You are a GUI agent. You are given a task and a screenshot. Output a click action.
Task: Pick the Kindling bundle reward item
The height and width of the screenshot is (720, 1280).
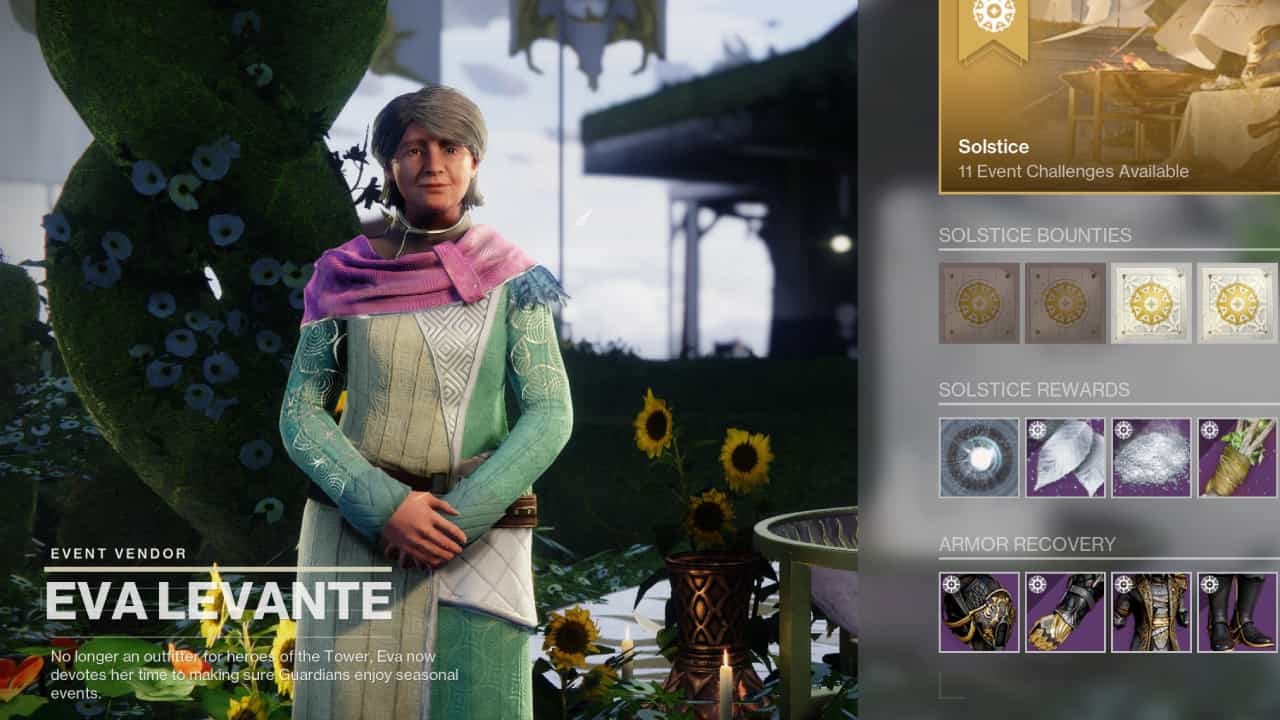click(1237, 458)
